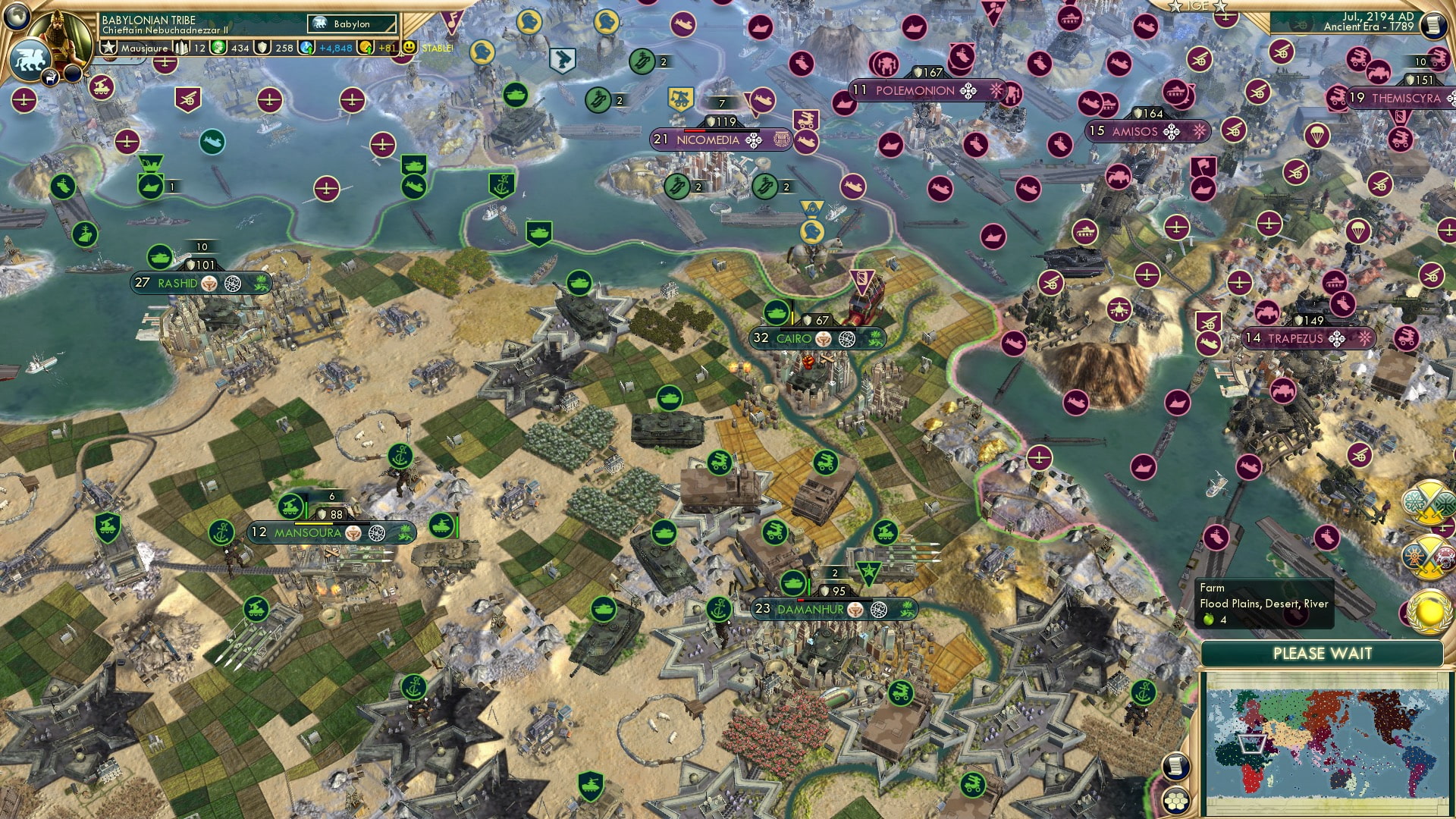The height and width of the screenshot is (819, 1456).
Task: Click the STABLE! happiness status text
Action: pyautogui.click(x=438, y=48)
